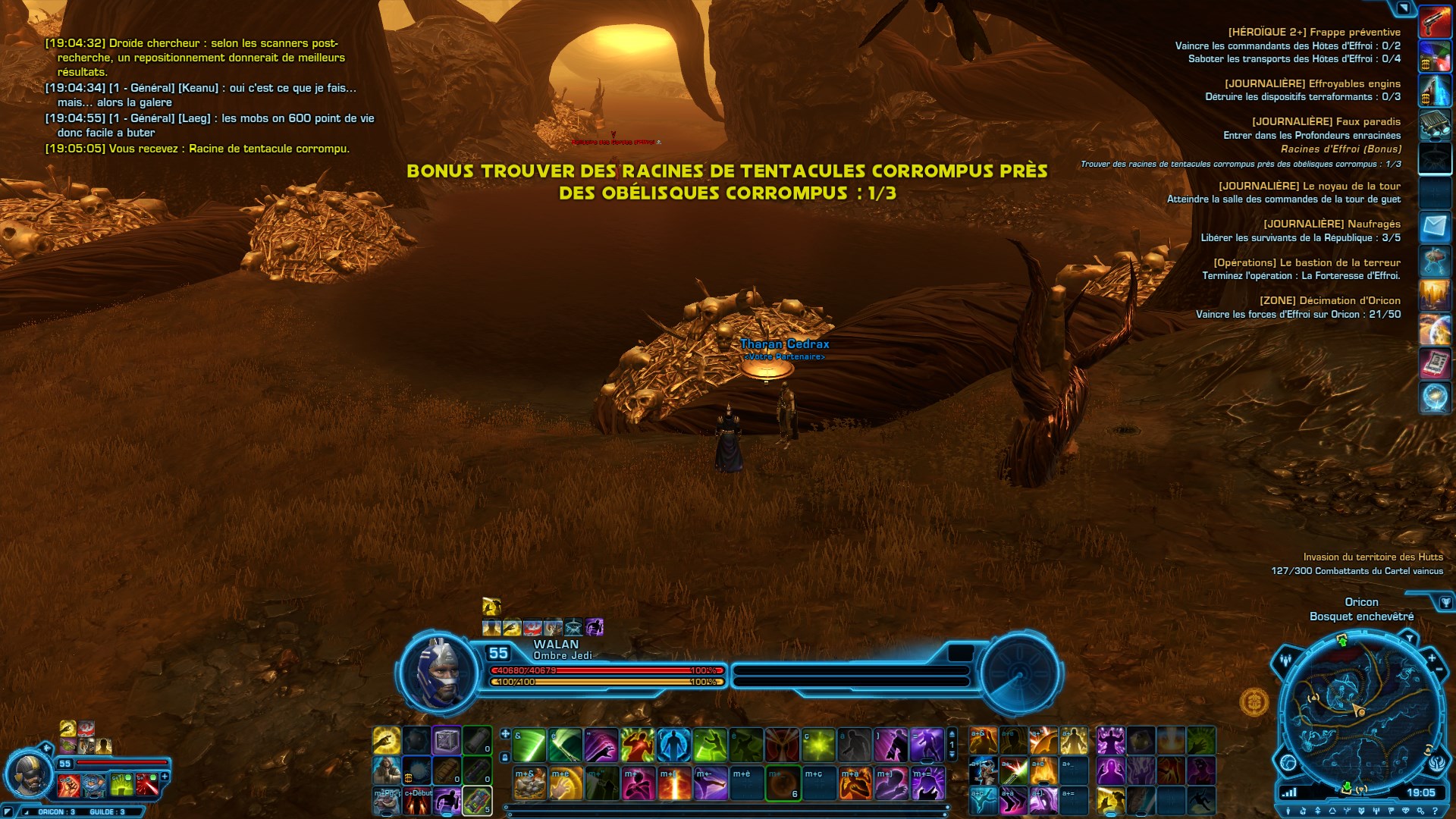Open the galaxy map orb at the sidebar's bottom
Image resolution: width=1456 pixels, height=819 pixels.
tap(1436, 396)
